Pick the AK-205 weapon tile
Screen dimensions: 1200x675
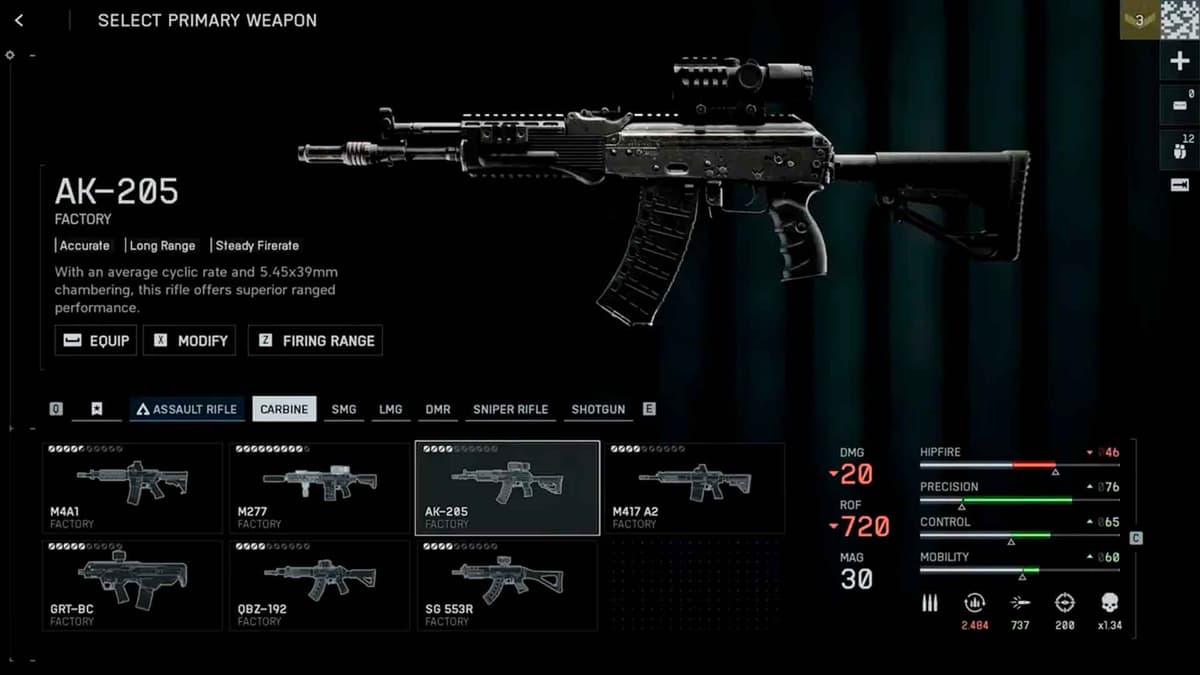(507, 488)
